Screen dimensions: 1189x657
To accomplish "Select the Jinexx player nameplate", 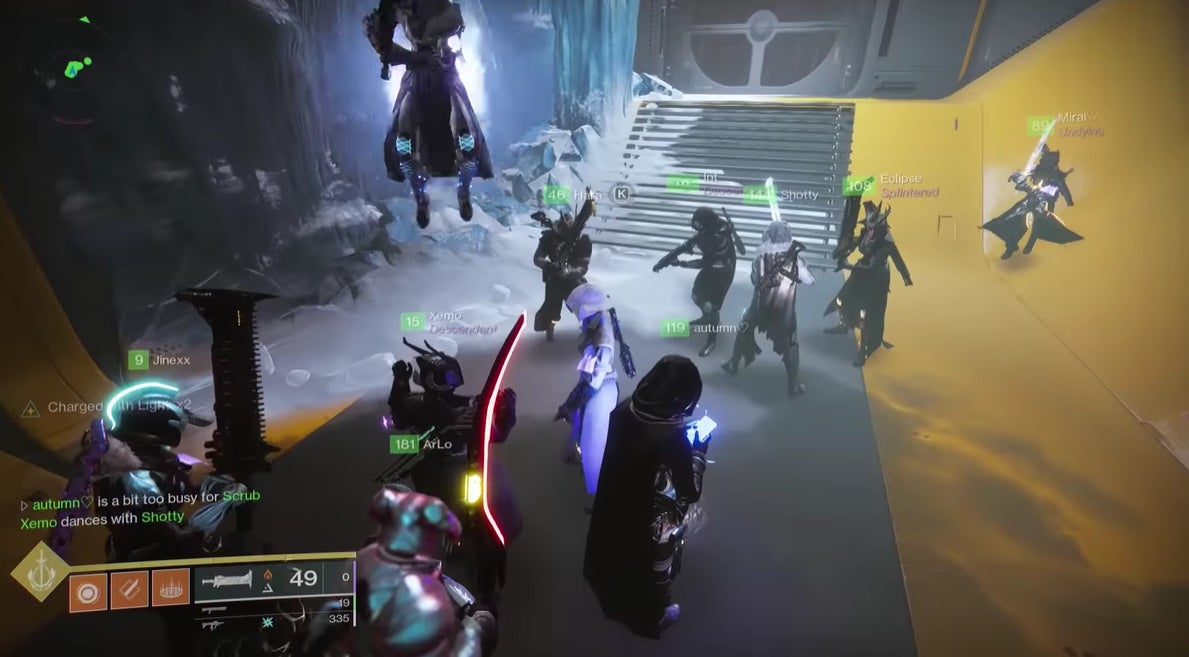I will [160, 360].
